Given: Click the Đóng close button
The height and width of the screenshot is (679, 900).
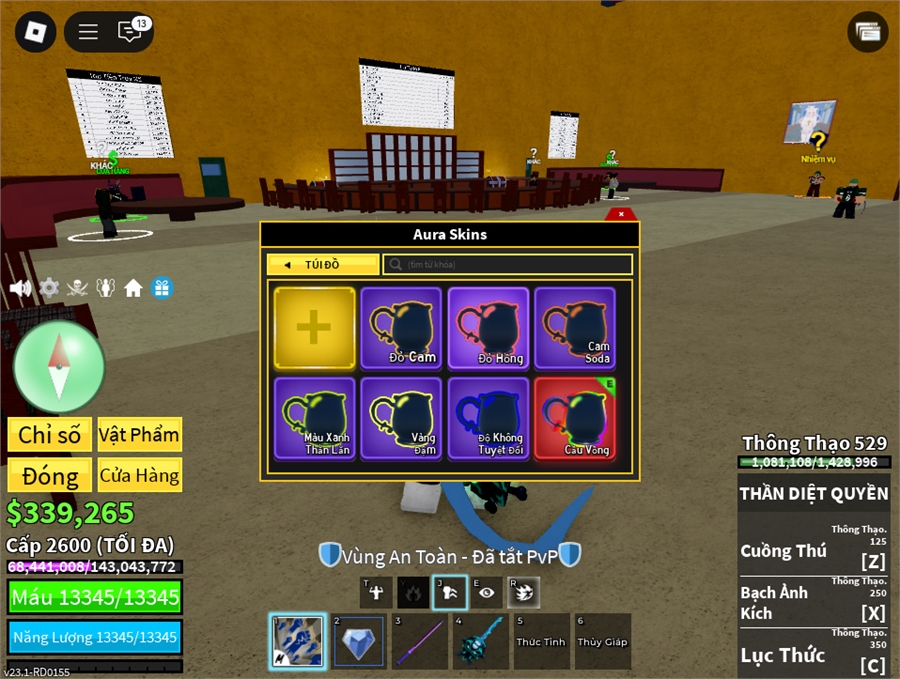Looking at the screenshot, I should click(x=50, y=474).
